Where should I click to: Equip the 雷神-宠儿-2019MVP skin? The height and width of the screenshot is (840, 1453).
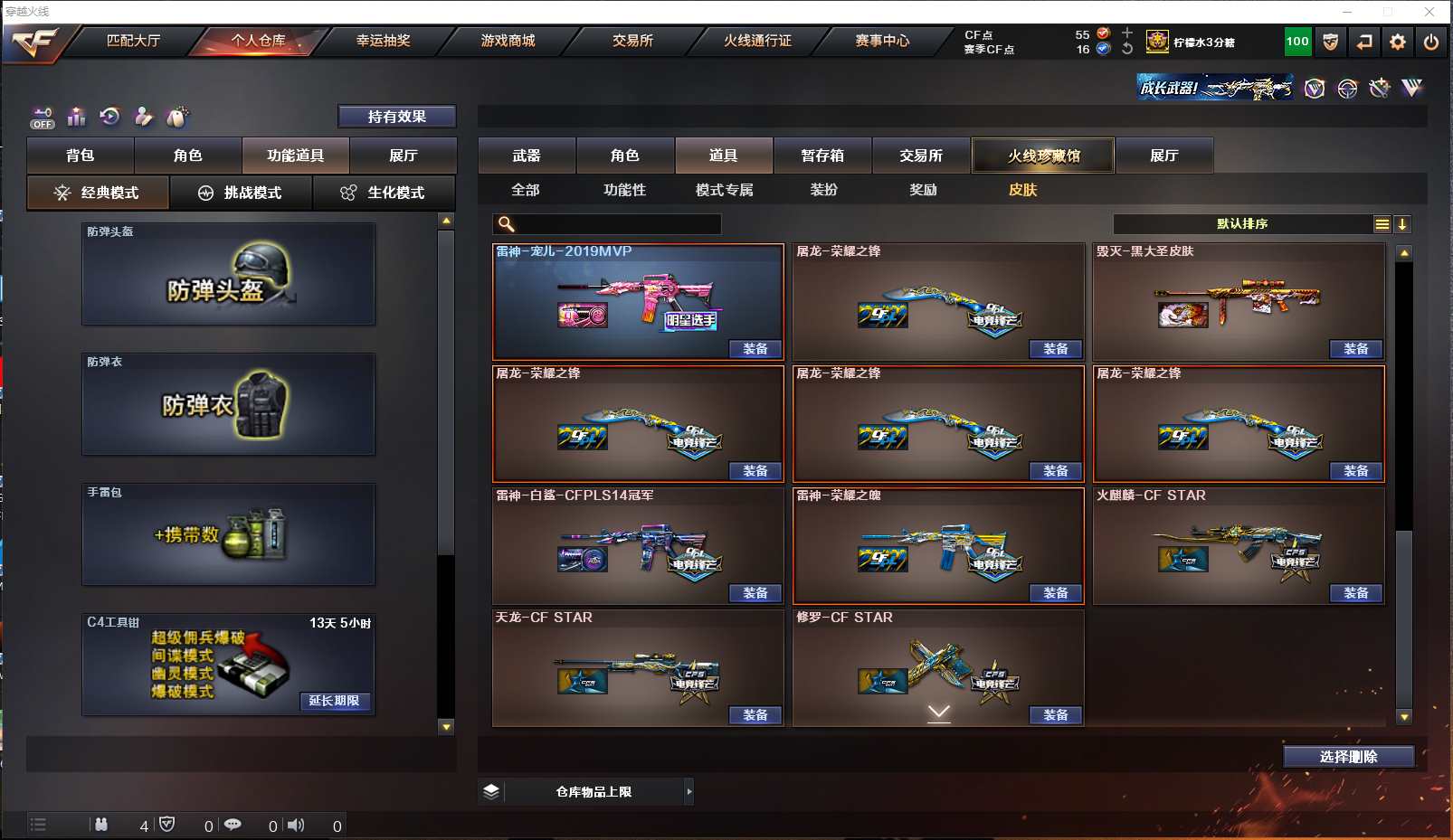click(x=755, y=349)
